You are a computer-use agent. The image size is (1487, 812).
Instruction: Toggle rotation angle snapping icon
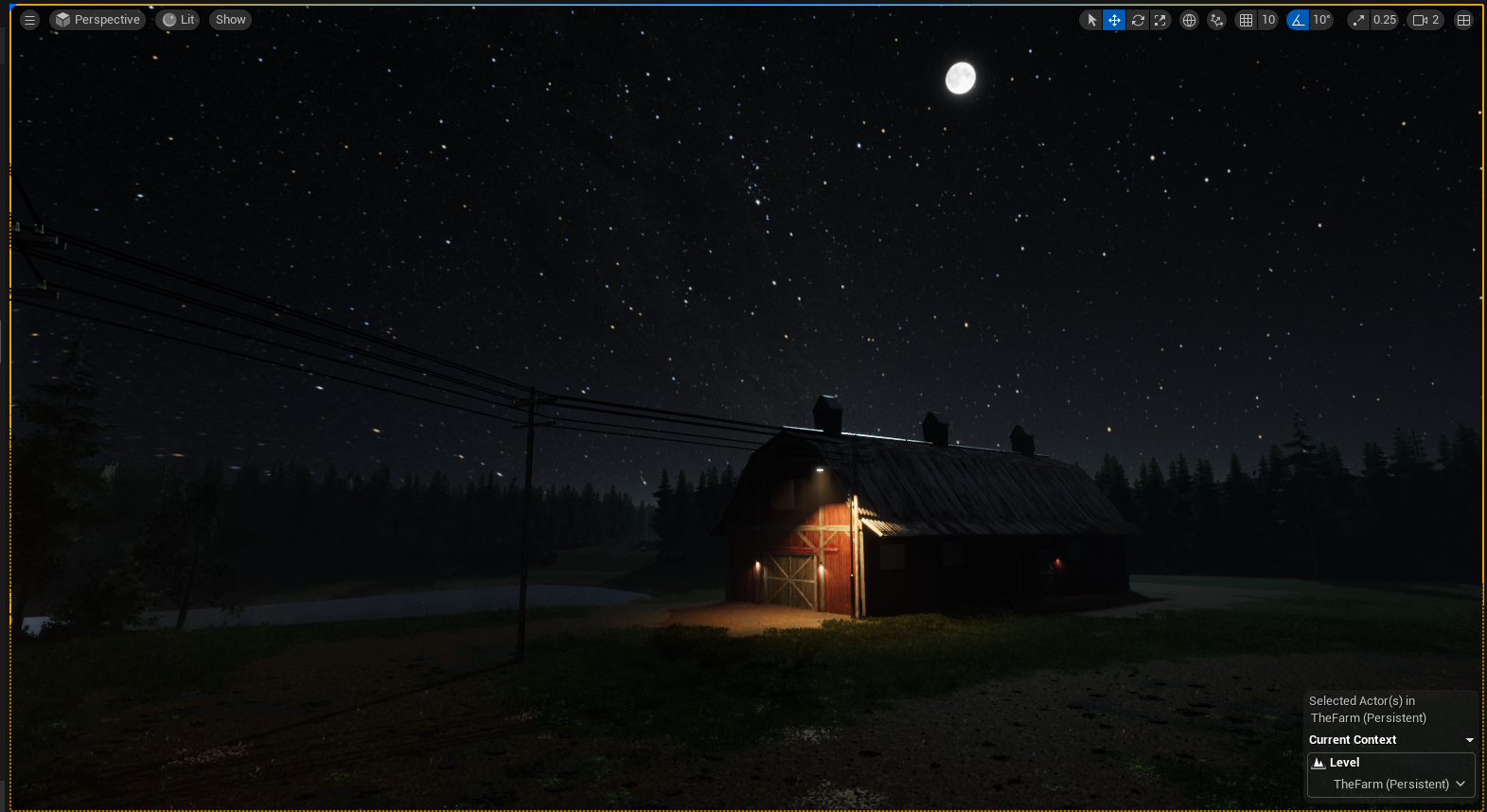click(x=1298, y=20)
